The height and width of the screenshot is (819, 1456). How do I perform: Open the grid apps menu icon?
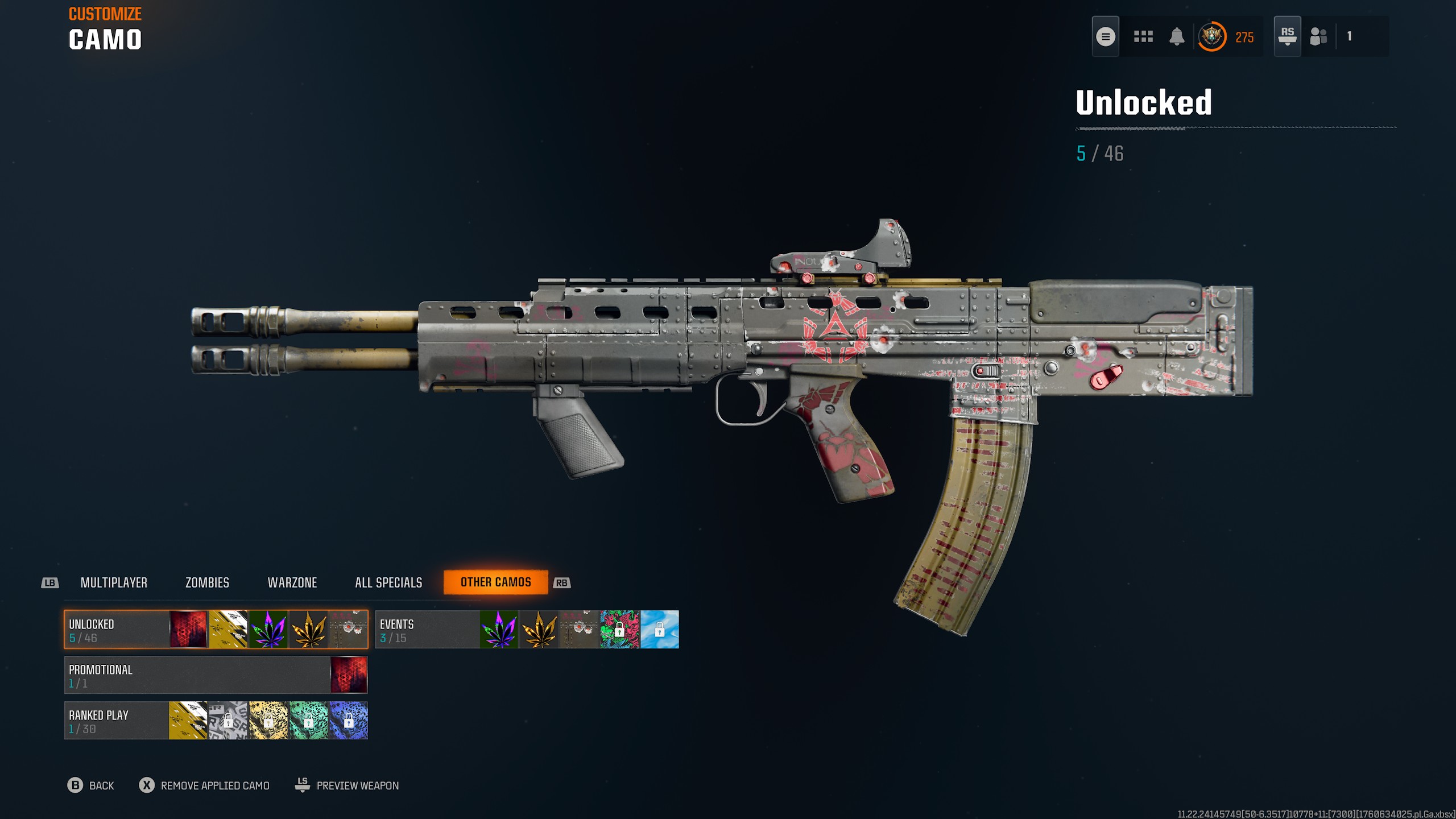tap(1143, 37)
